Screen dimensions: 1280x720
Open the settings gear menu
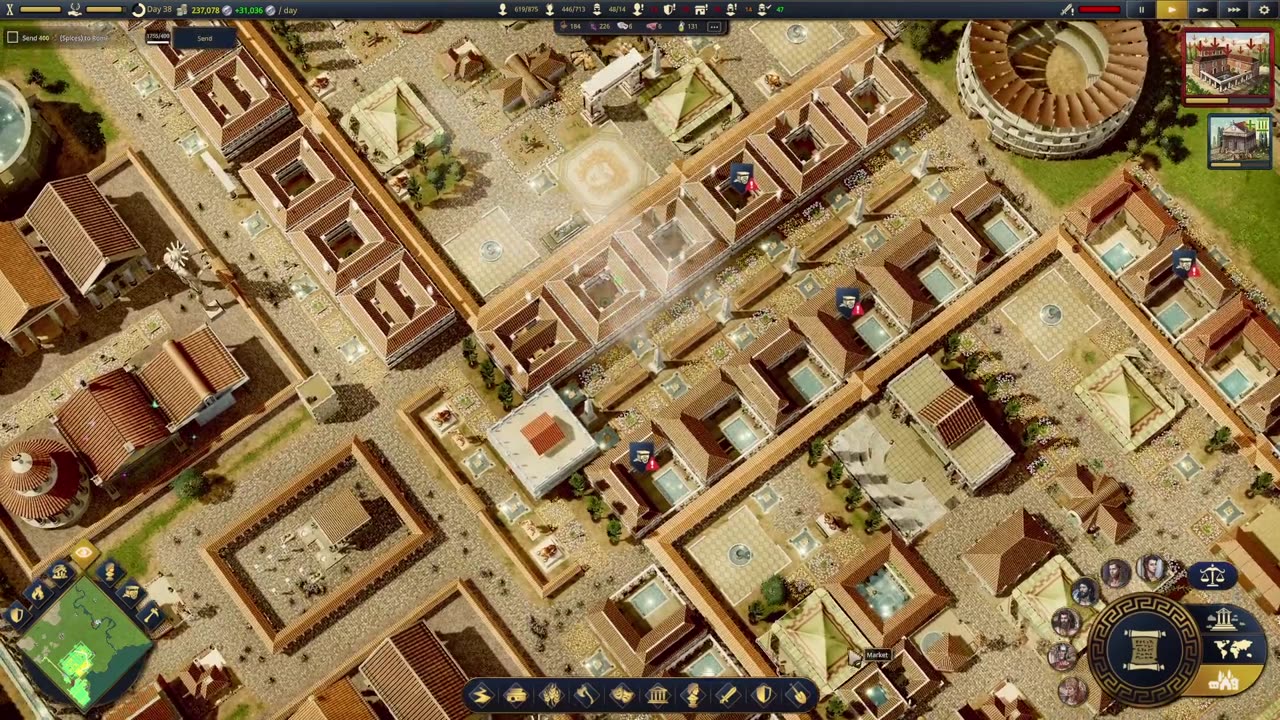click(1265, 10)
